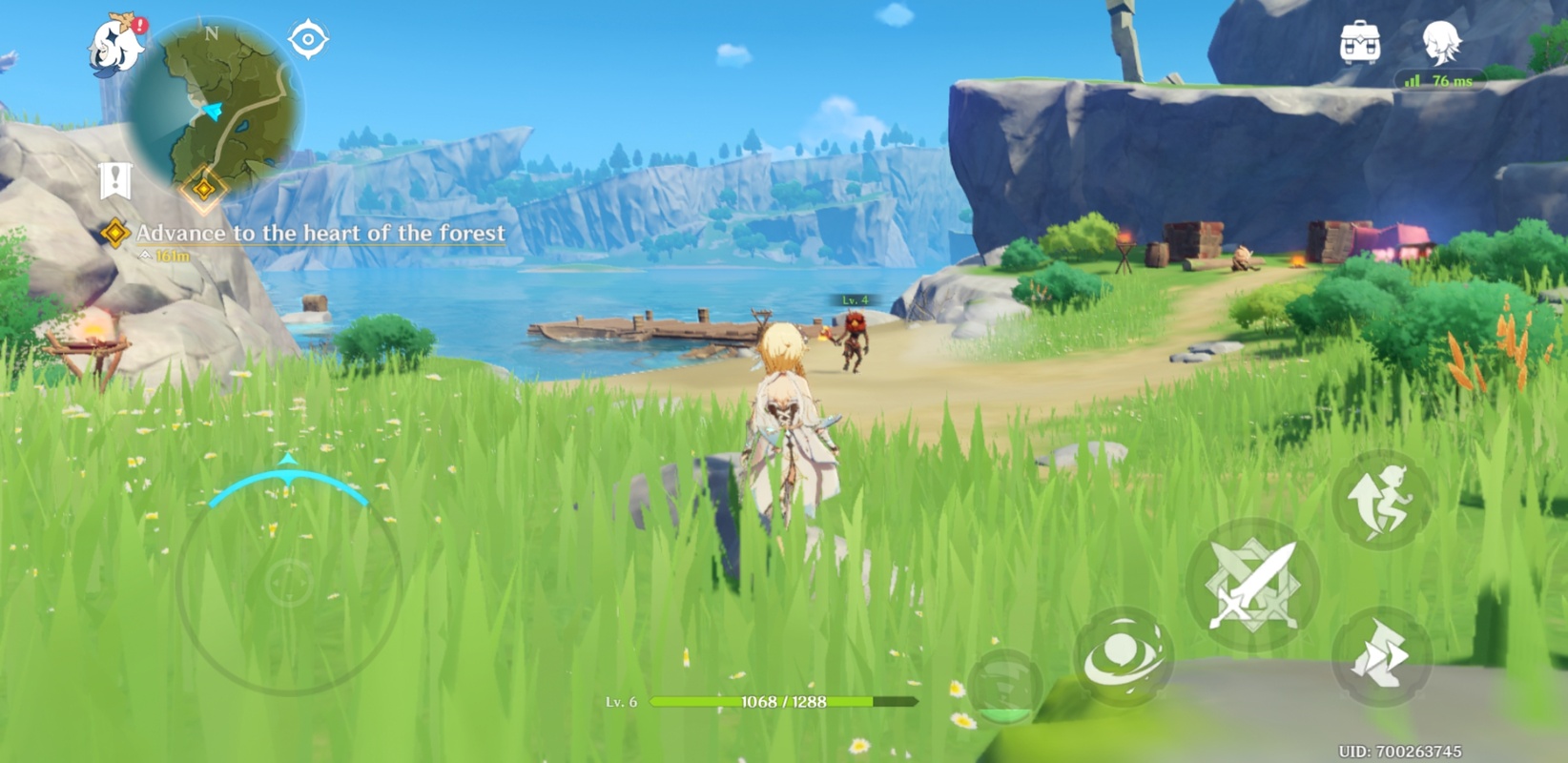1568x763 pixels.
Task: Activate the swirling elemental skill
Action: pos(1123,656)
